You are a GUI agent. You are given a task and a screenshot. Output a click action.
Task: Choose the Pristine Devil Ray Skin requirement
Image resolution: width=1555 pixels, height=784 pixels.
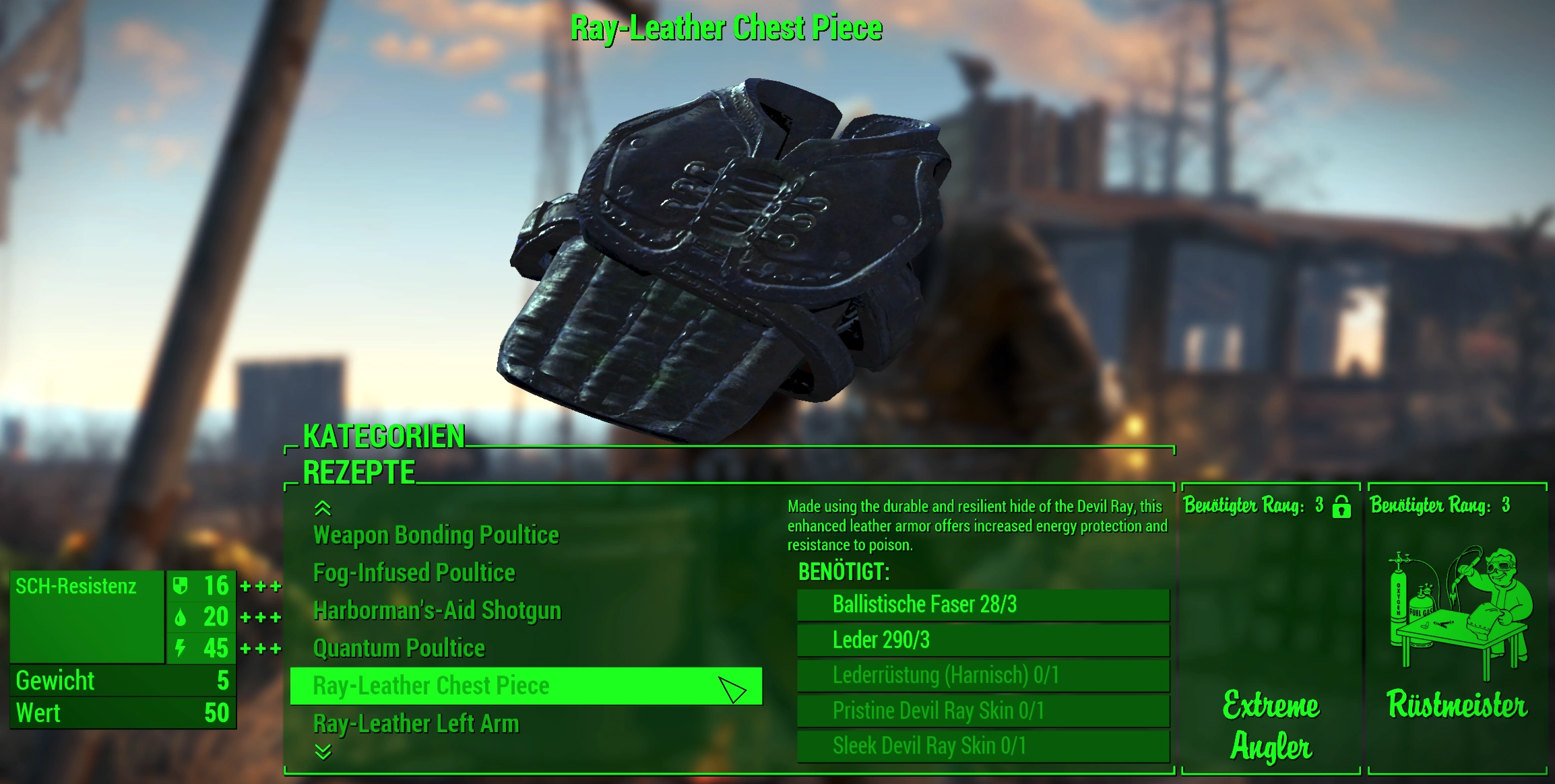983,711
